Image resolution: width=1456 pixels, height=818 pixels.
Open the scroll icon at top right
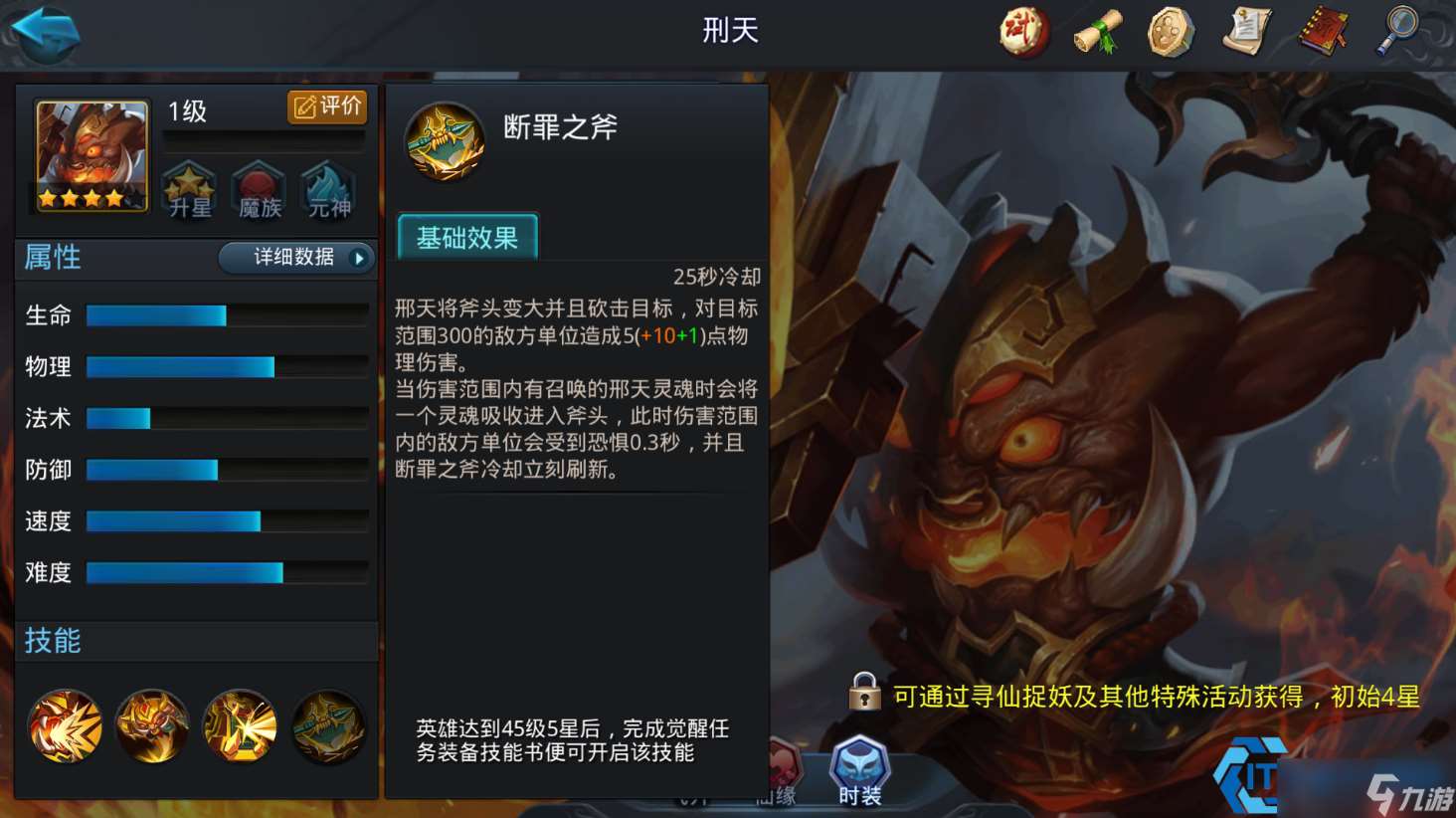[x=1097, y=31]
